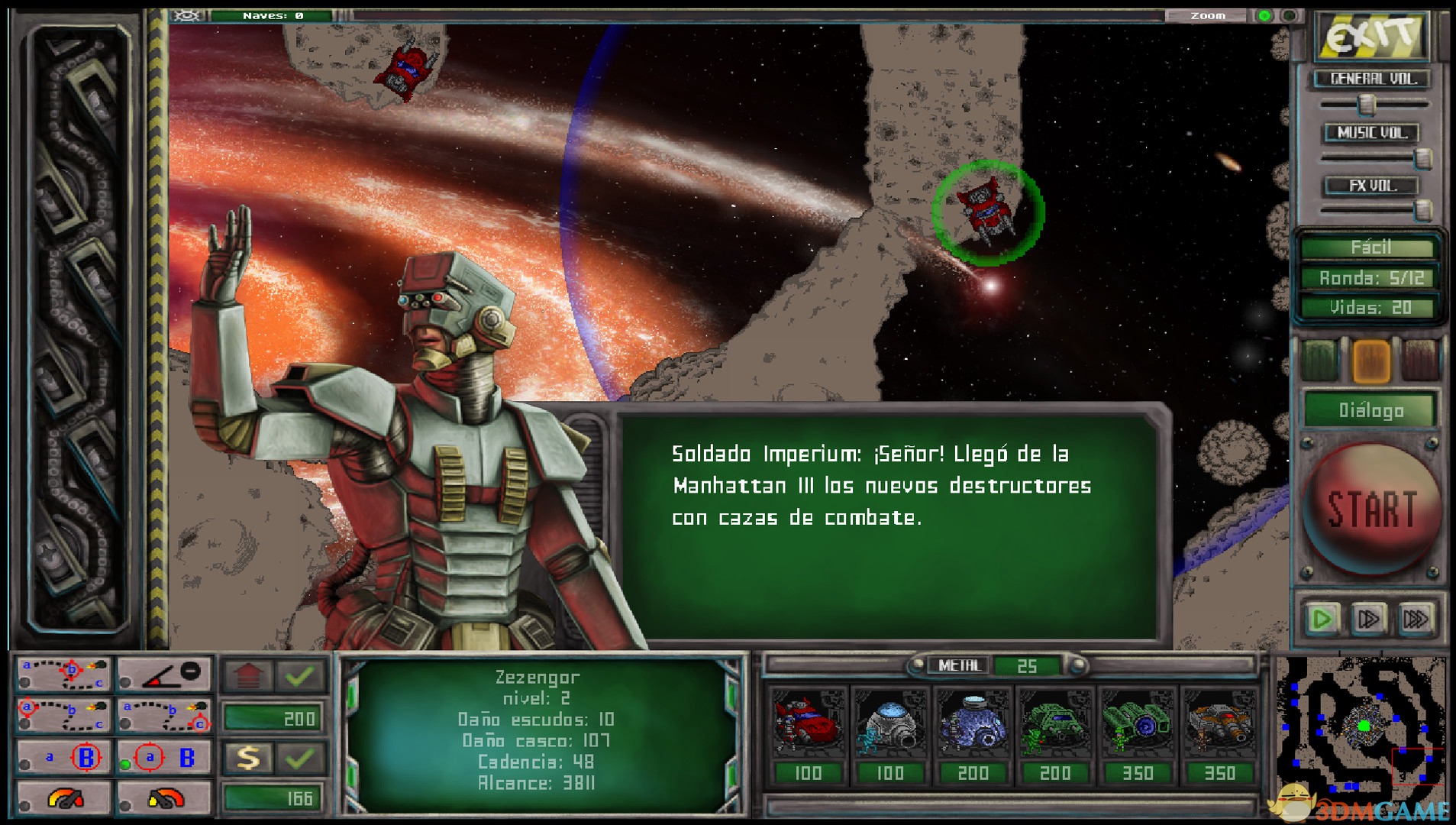Screen dimensions: 1456x825
Task: Toggle the Zoom indicator in top bar
Action: [1264, 15]
